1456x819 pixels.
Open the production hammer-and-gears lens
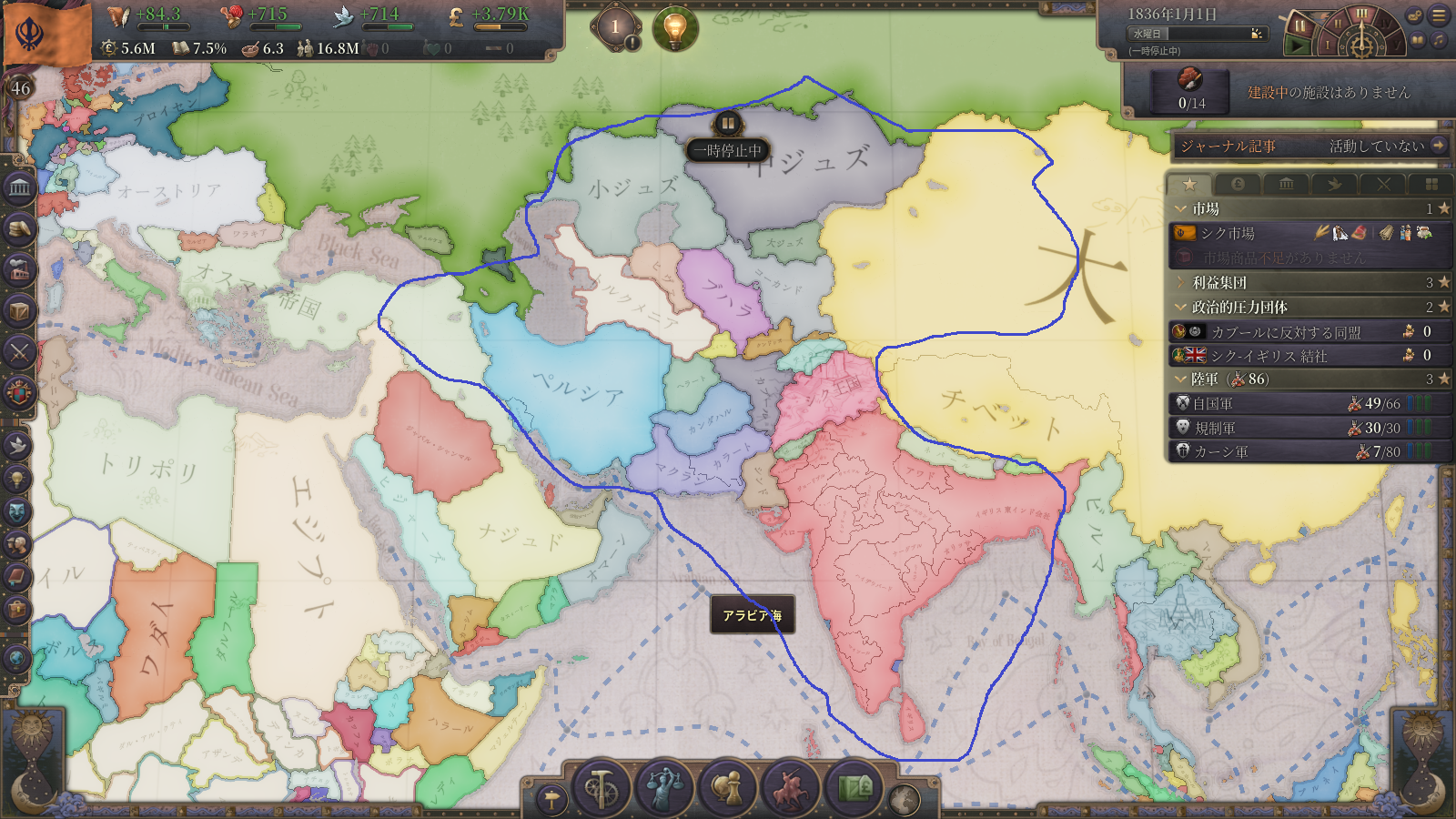pyautogui.click(x=601, y=788)
